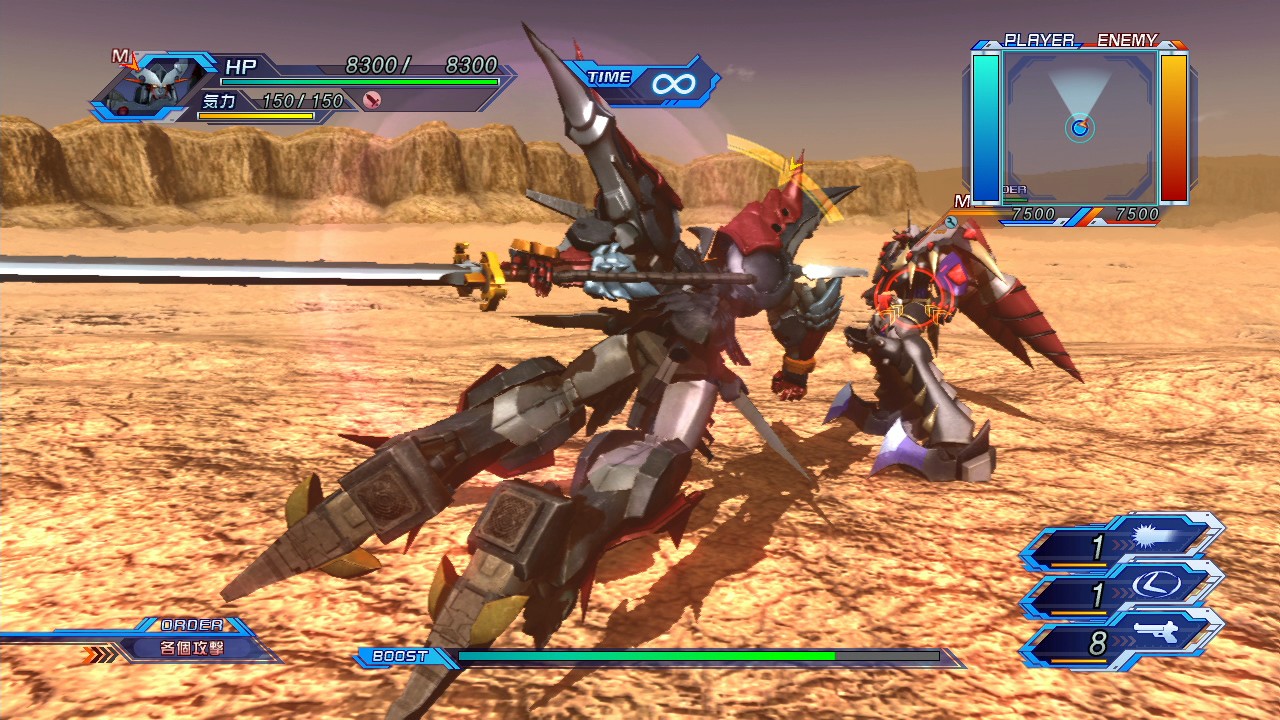Click the radar minimap

(x=1080, y=127)
